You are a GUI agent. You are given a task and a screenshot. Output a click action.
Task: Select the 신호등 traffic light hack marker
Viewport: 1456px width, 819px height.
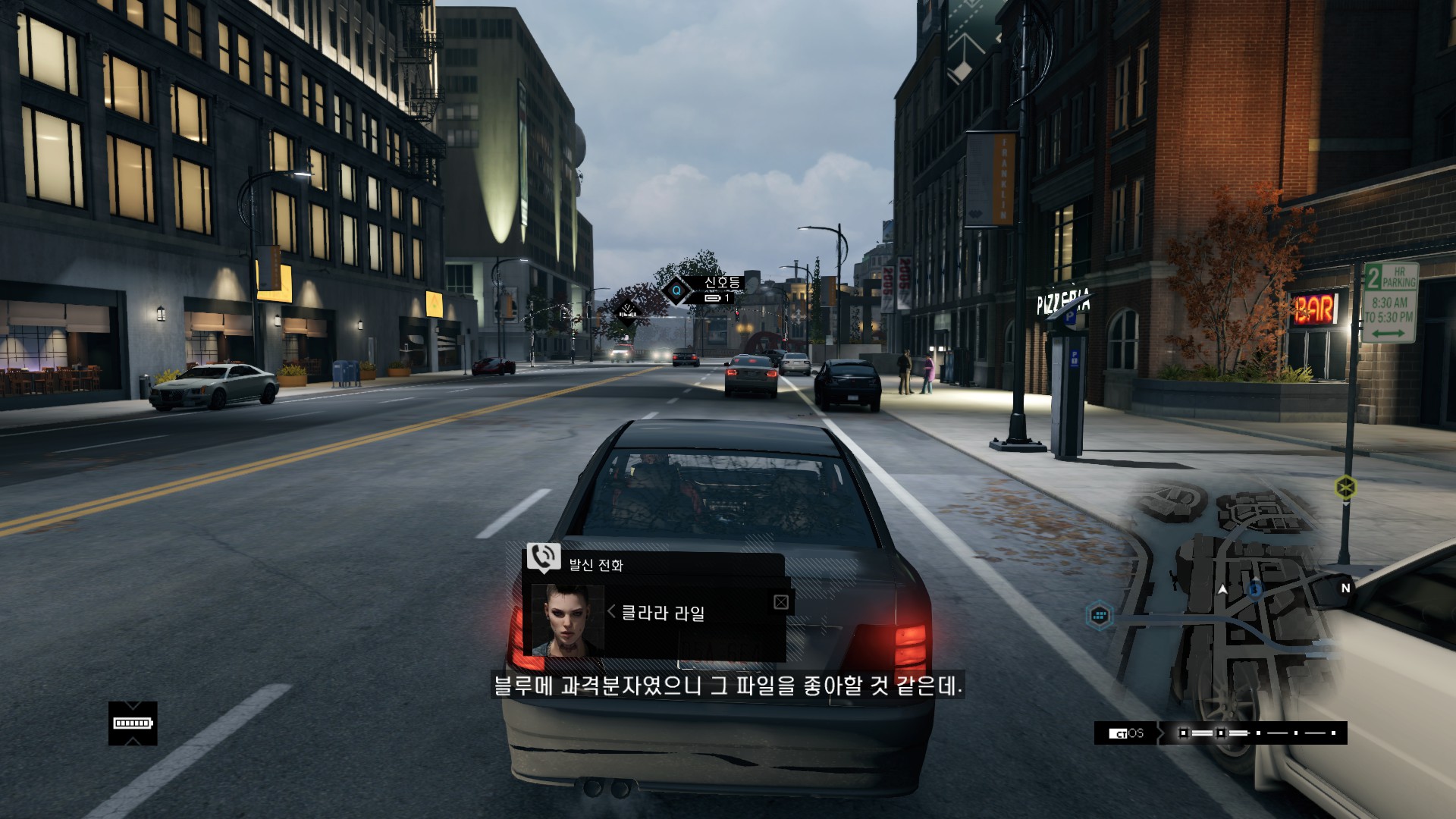point(676,290)
